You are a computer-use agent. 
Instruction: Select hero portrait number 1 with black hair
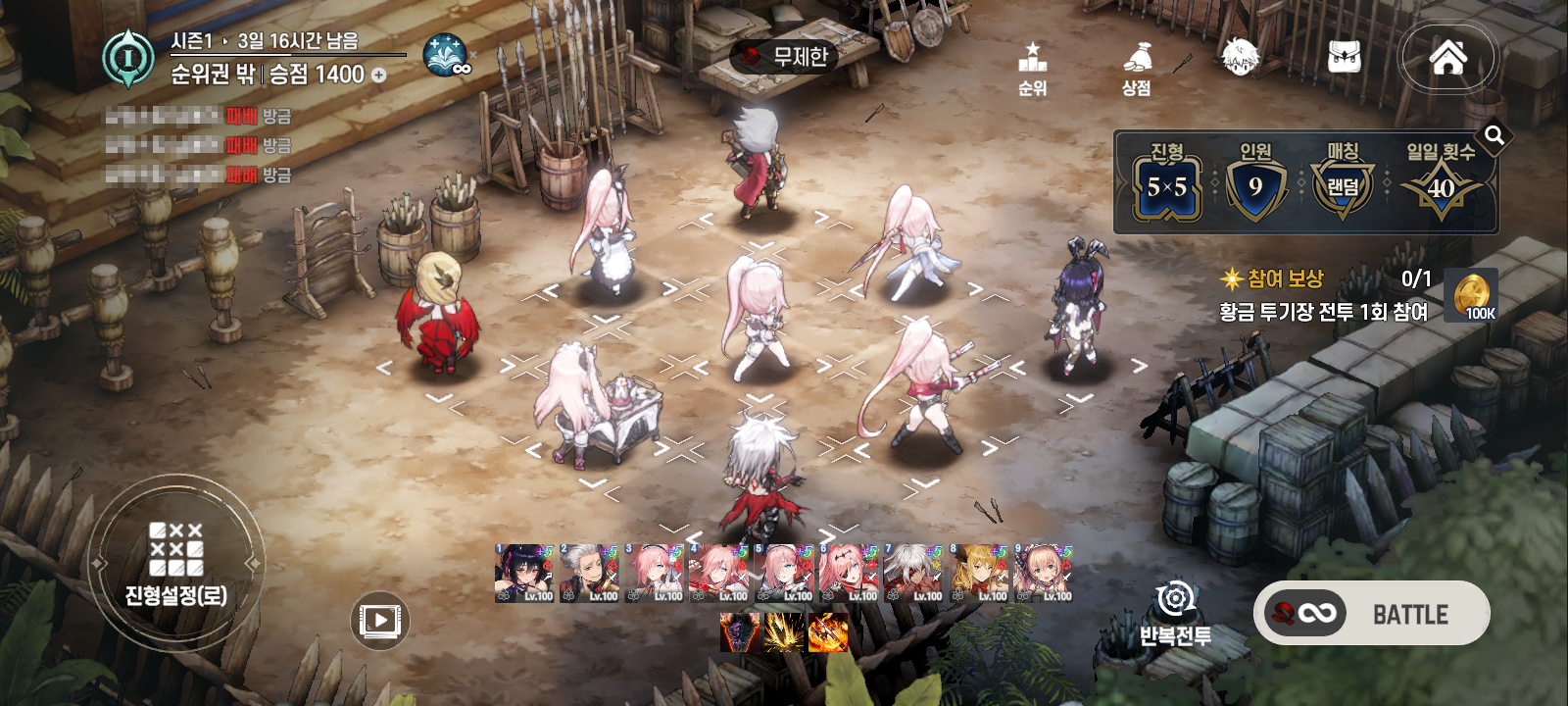[523, 574]
